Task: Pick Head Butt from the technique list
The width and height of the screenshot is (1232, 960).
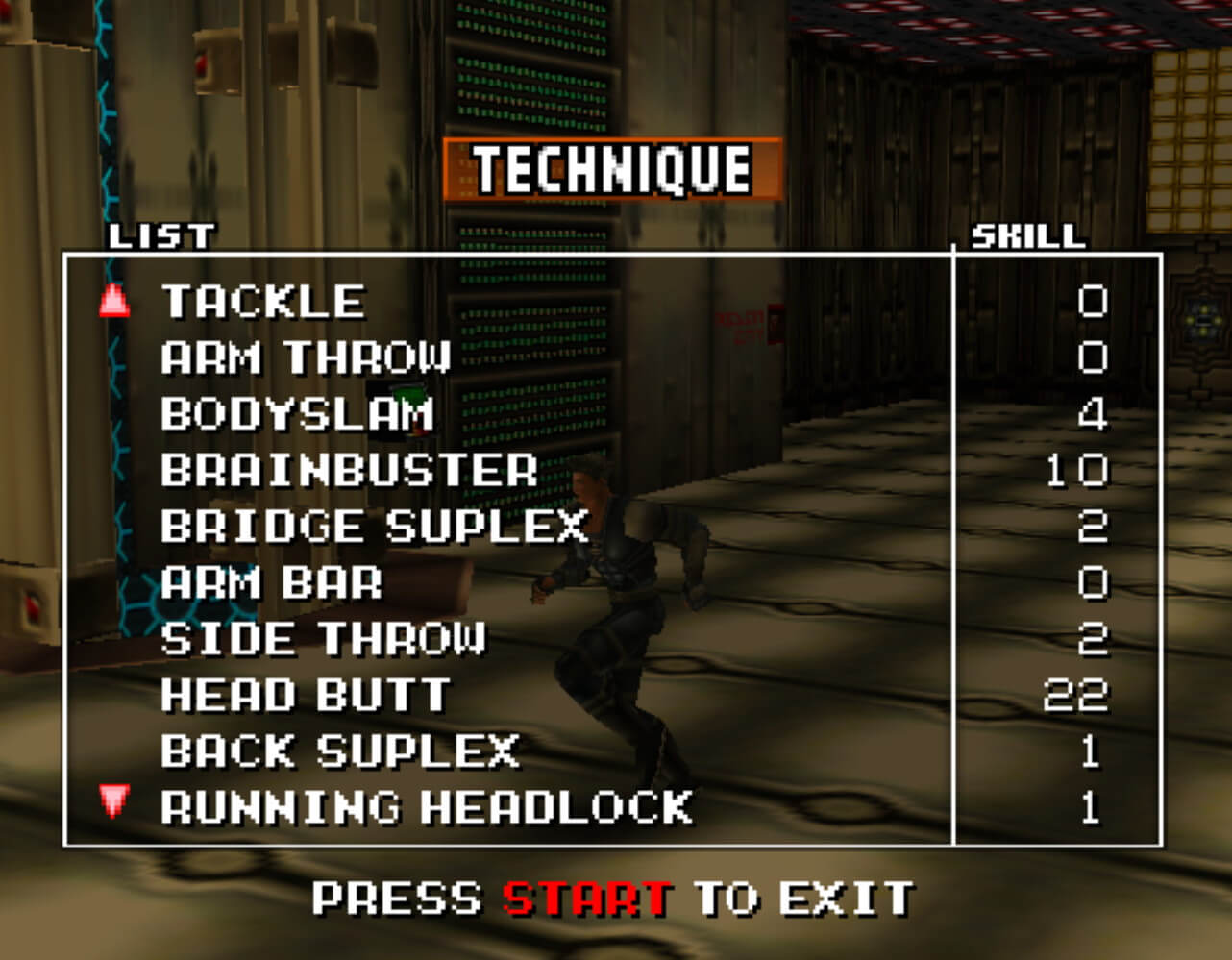Action: coord(305,696)
